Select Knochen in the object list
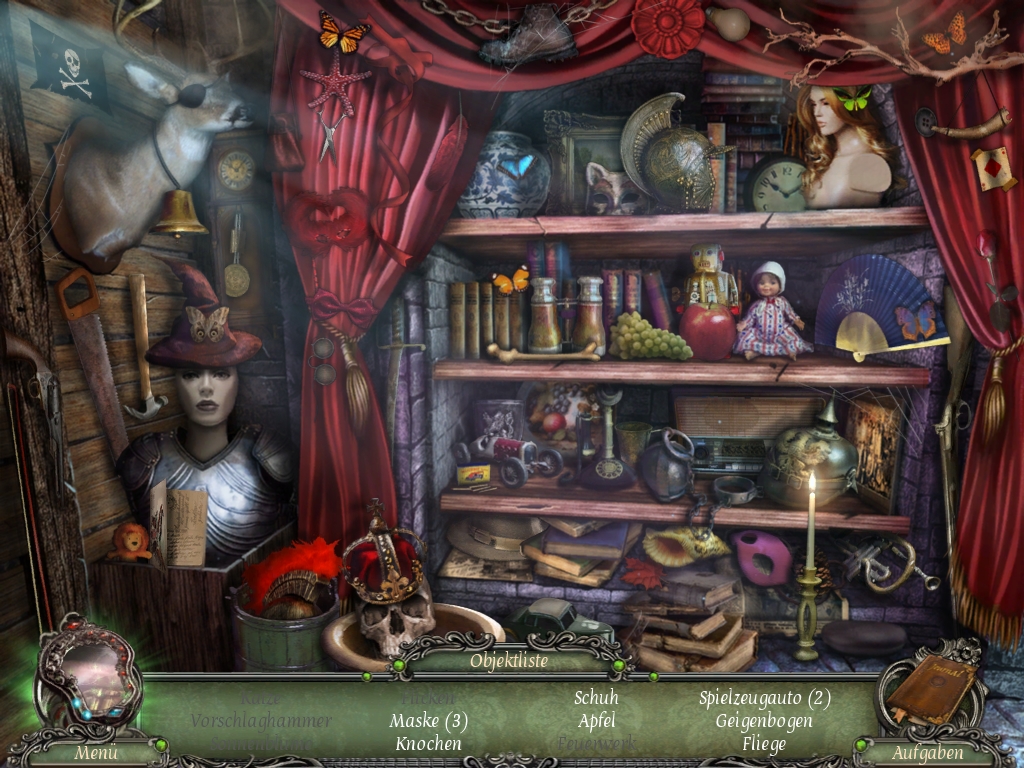The height and width of the screenshot is (768, 1024). pos(429,744)
